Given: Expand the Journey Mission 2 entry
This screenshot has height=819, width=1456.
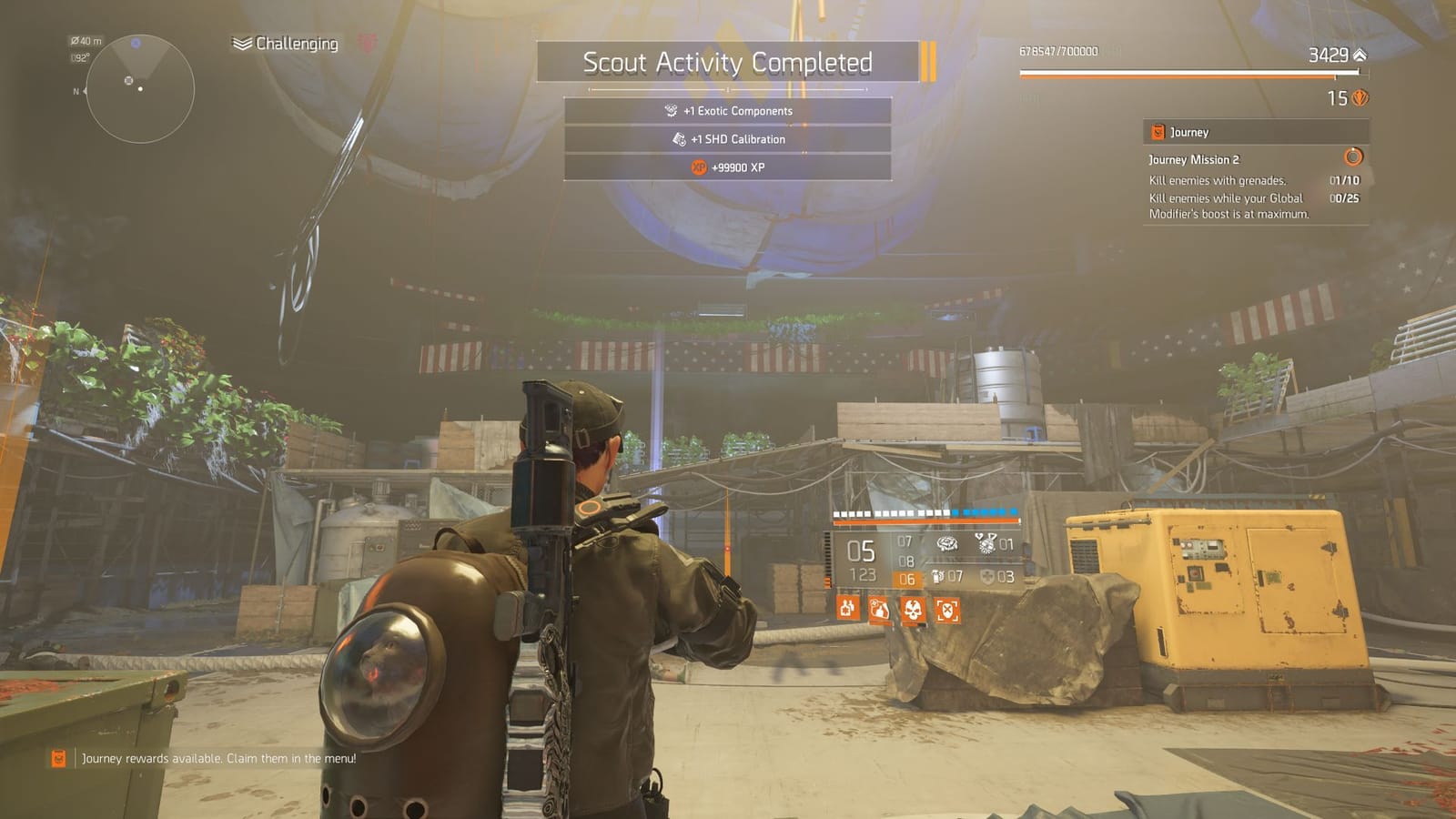Looking at the screenshot, I should [1194, 159].
